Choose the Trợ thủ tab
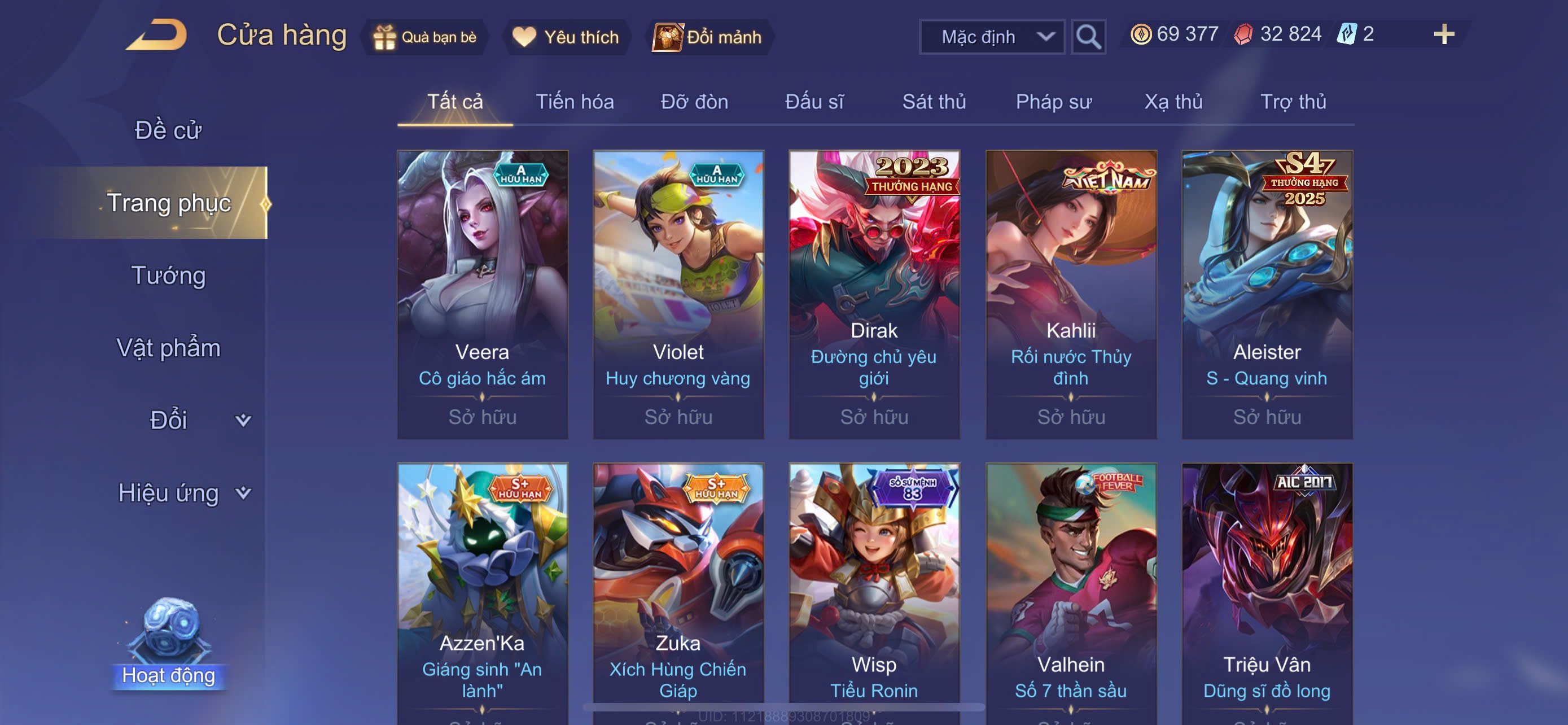 coord(1293,102)
